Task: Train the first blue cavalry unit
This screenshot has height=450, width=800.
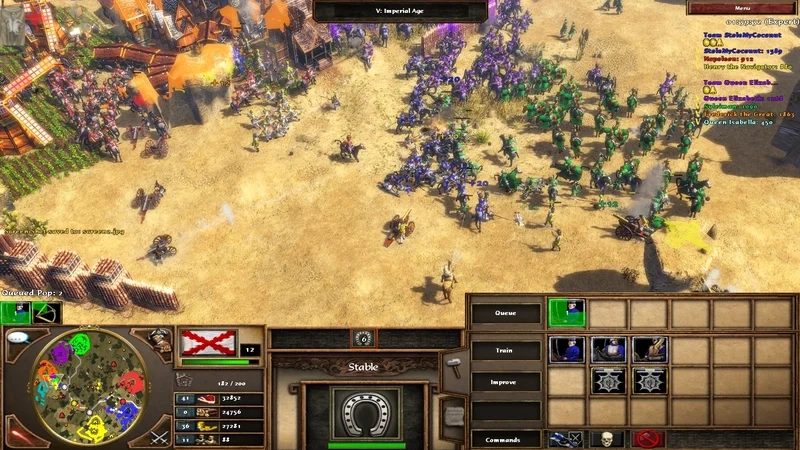Action: pos(567,349)
